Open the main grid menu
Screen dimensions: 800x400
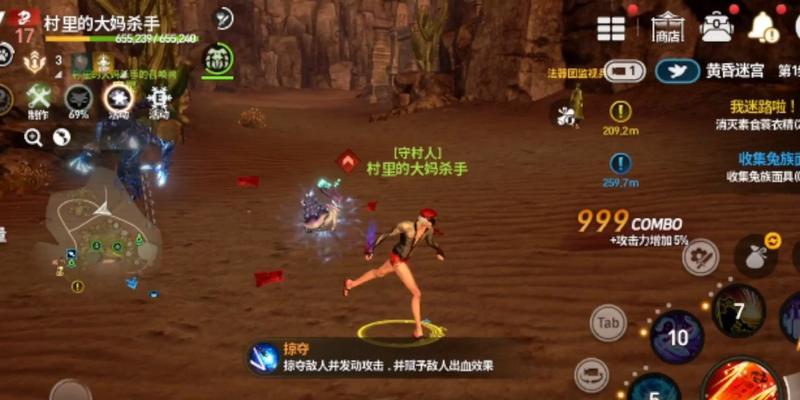tap(611, 29)
